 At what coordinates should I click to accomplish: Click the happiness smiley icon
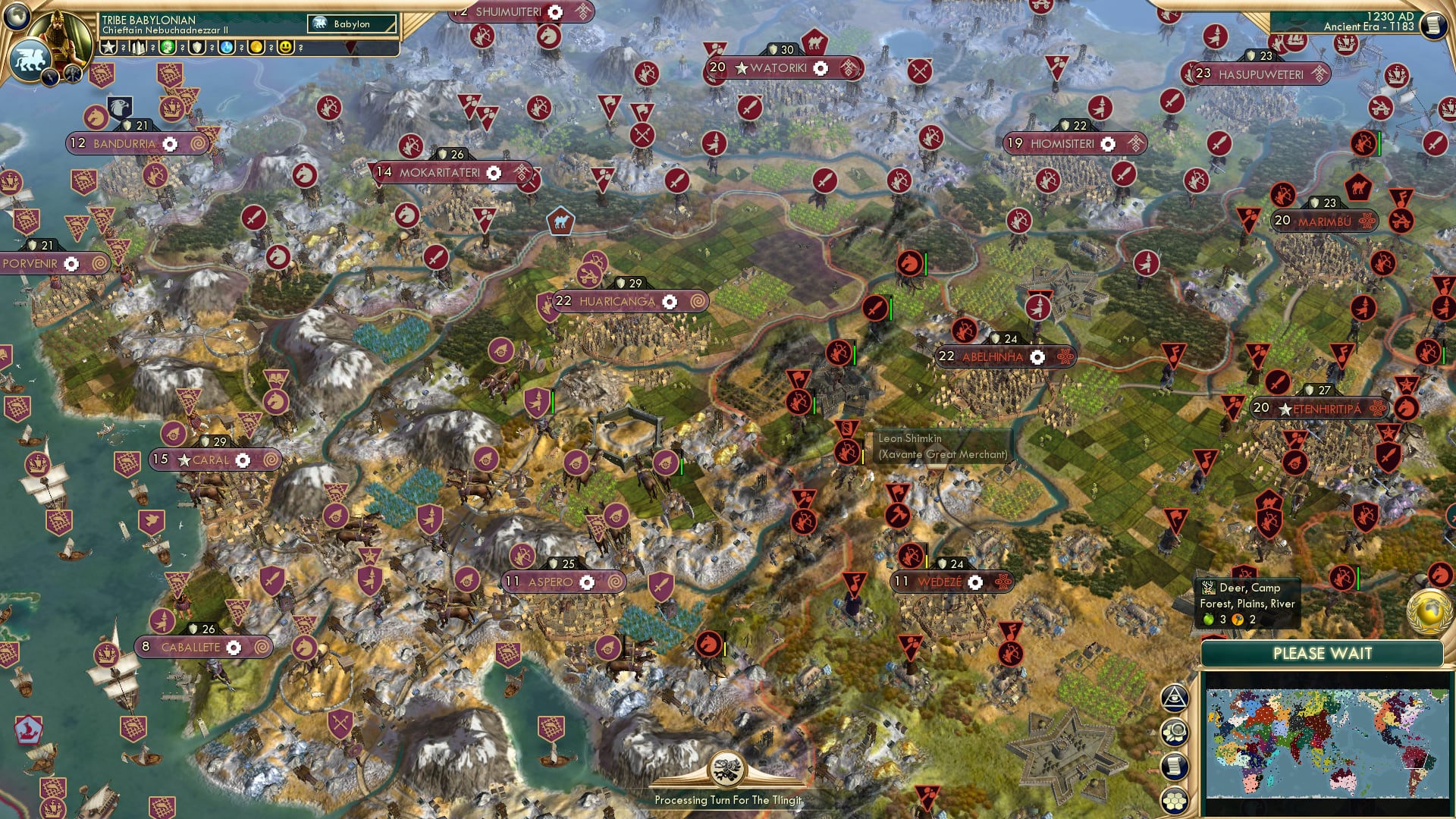pos(284,47)
